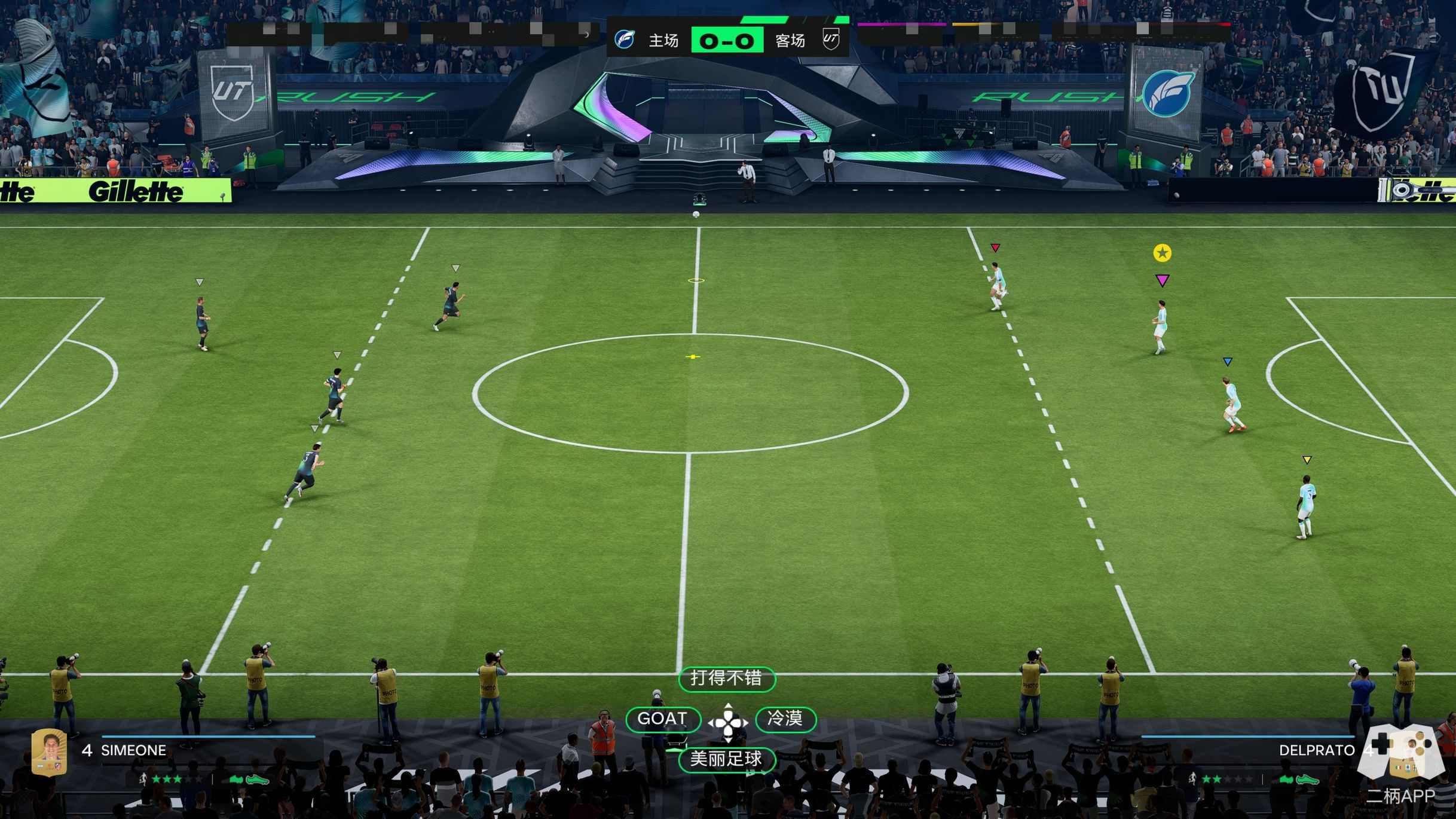Choose the 打得不错 quick chat option
The image size is (1456, 819).
[x=726, y=679]
